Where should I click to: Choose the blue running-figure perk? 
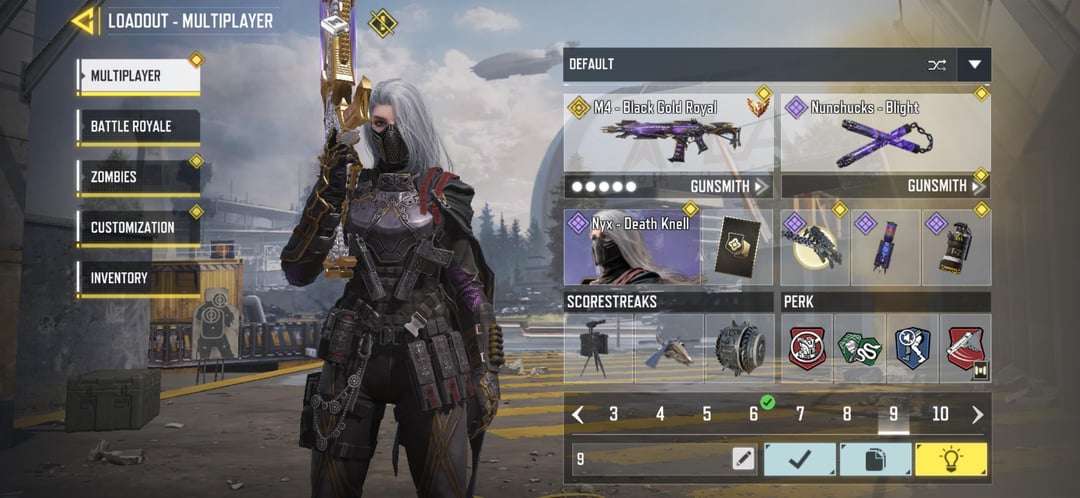tap(912, 349)
